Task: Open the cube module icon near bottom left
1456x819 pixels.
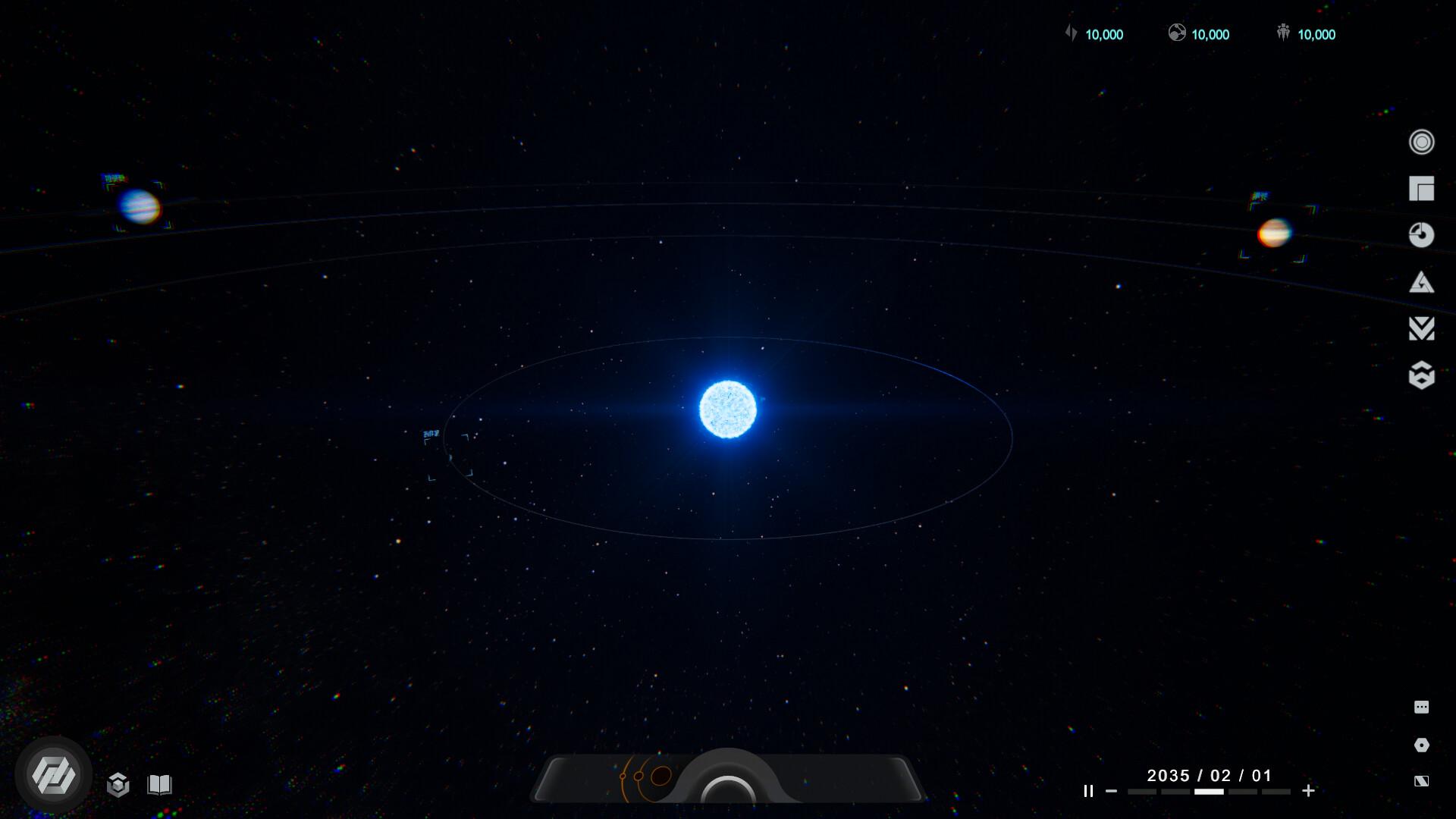Action: point(120,785)
